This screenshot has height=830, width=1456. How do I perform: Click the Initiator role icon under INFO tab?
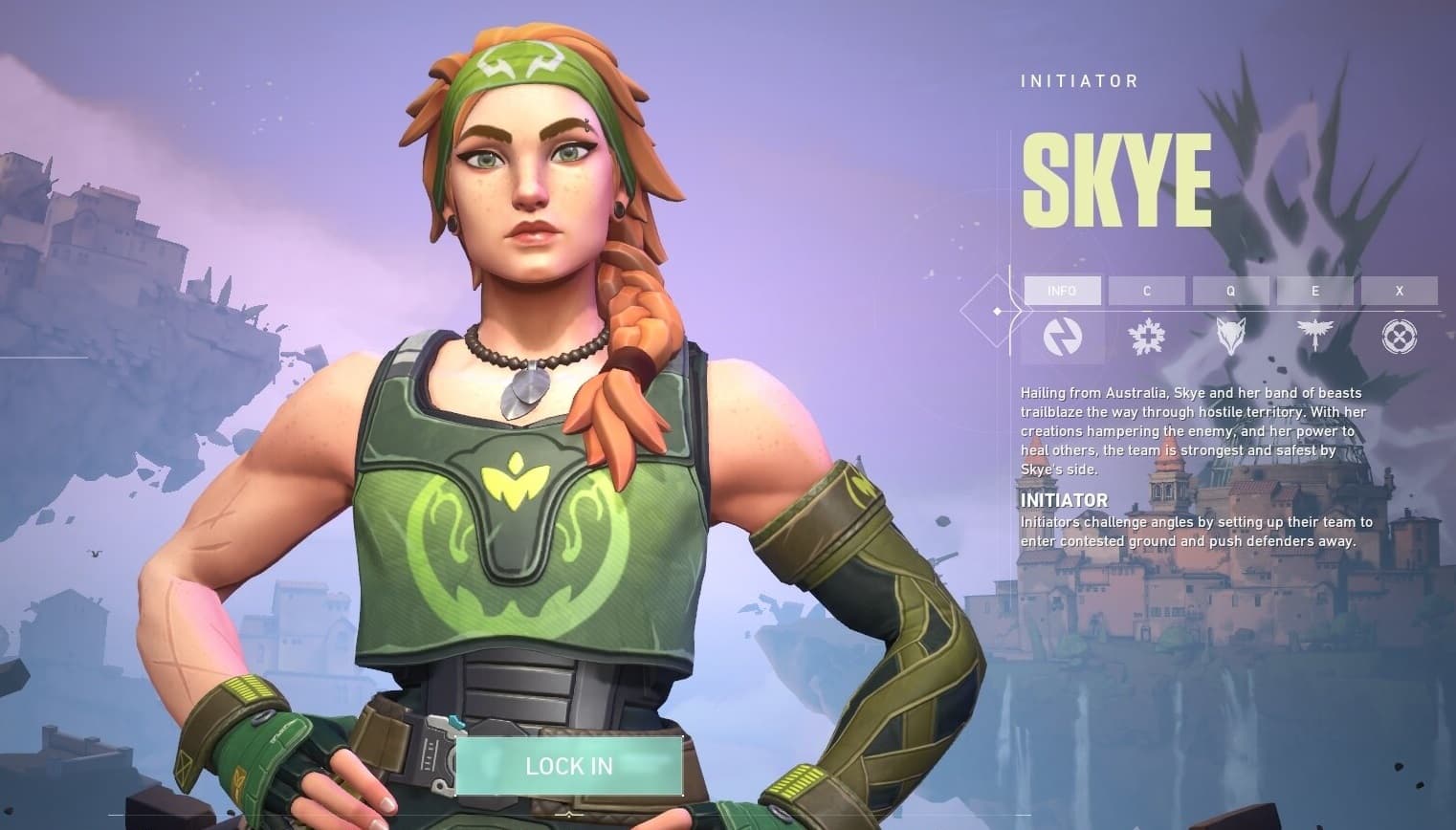click(1062, 337)
